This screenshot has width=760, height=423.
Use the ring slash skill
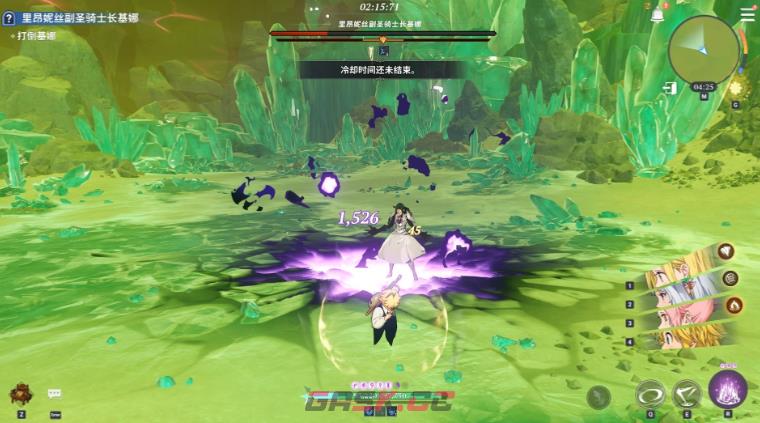pos(650,393)
